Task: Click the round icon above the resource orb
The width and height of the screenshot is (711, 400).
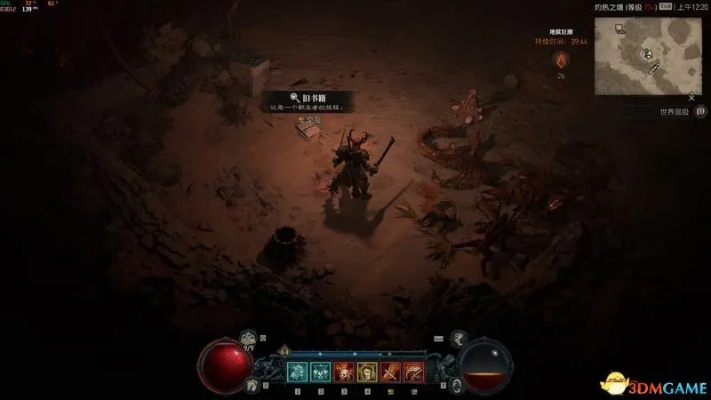Action: 458,339
